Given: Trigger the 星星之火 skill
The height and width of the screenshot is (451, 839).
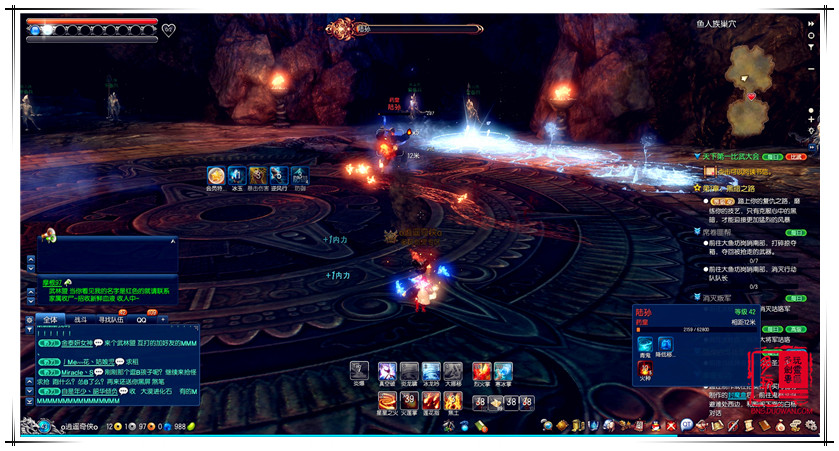Looking at the screenshot, I should 387,401.
